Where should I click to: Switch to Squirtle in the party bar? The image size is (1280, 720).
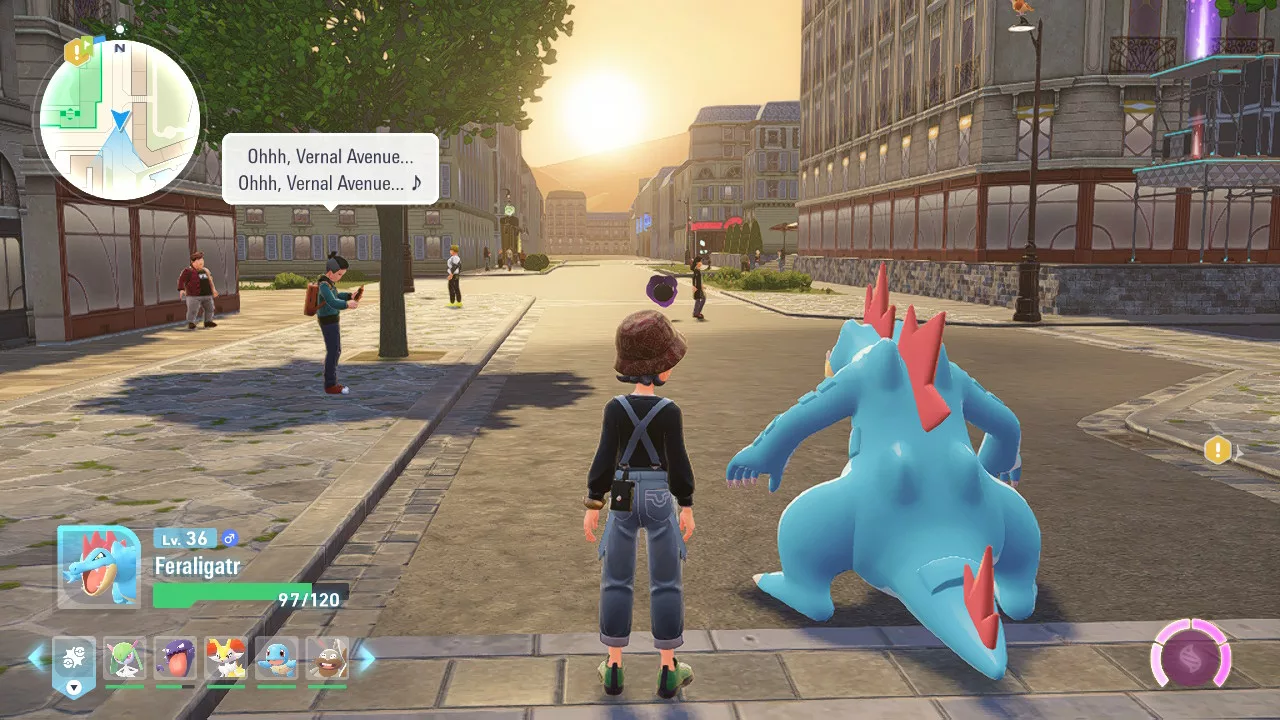[277, 659]
